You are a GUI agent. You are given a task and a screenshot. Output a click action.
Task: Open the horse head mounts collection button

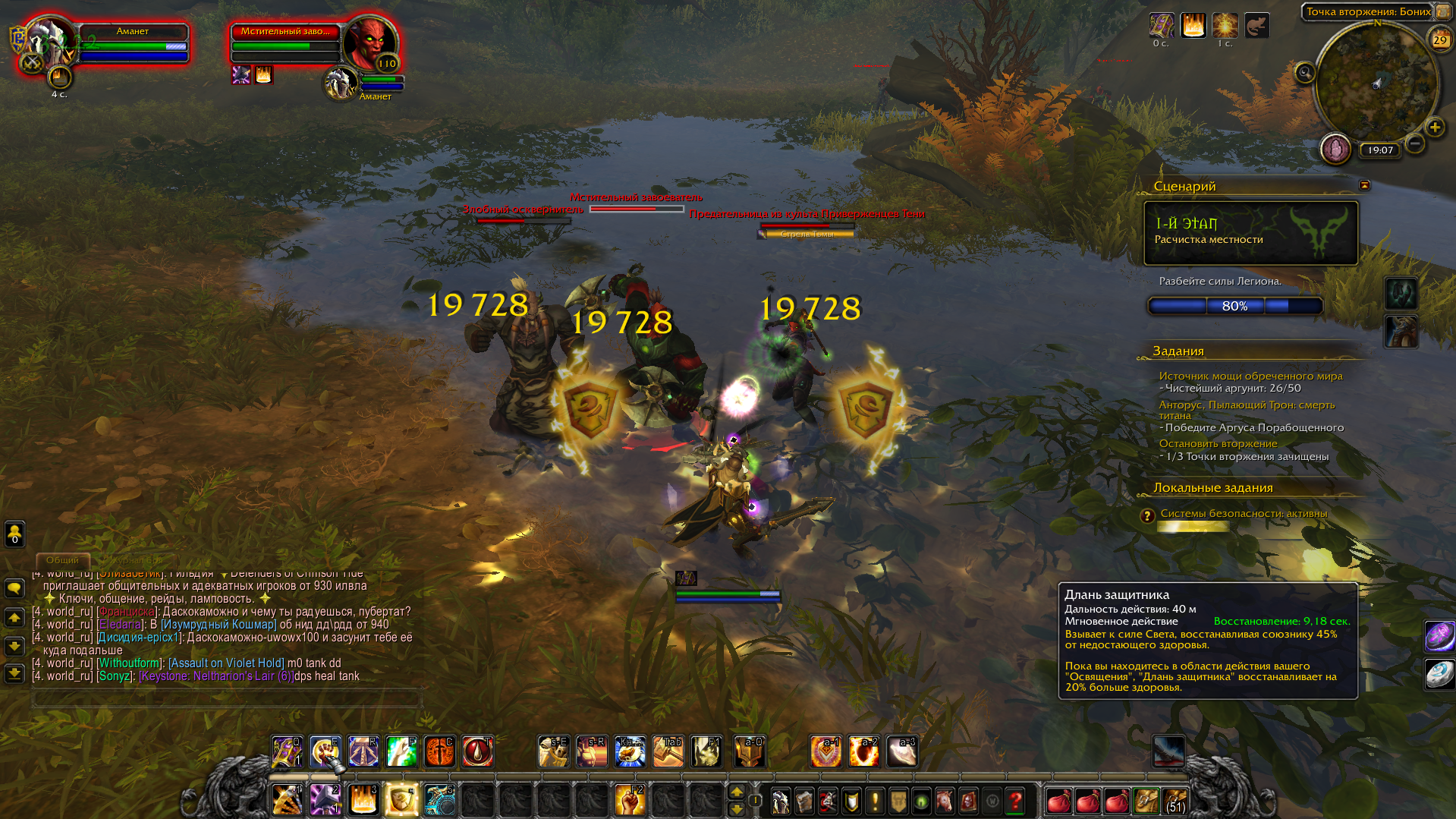(x=944, y=801)
